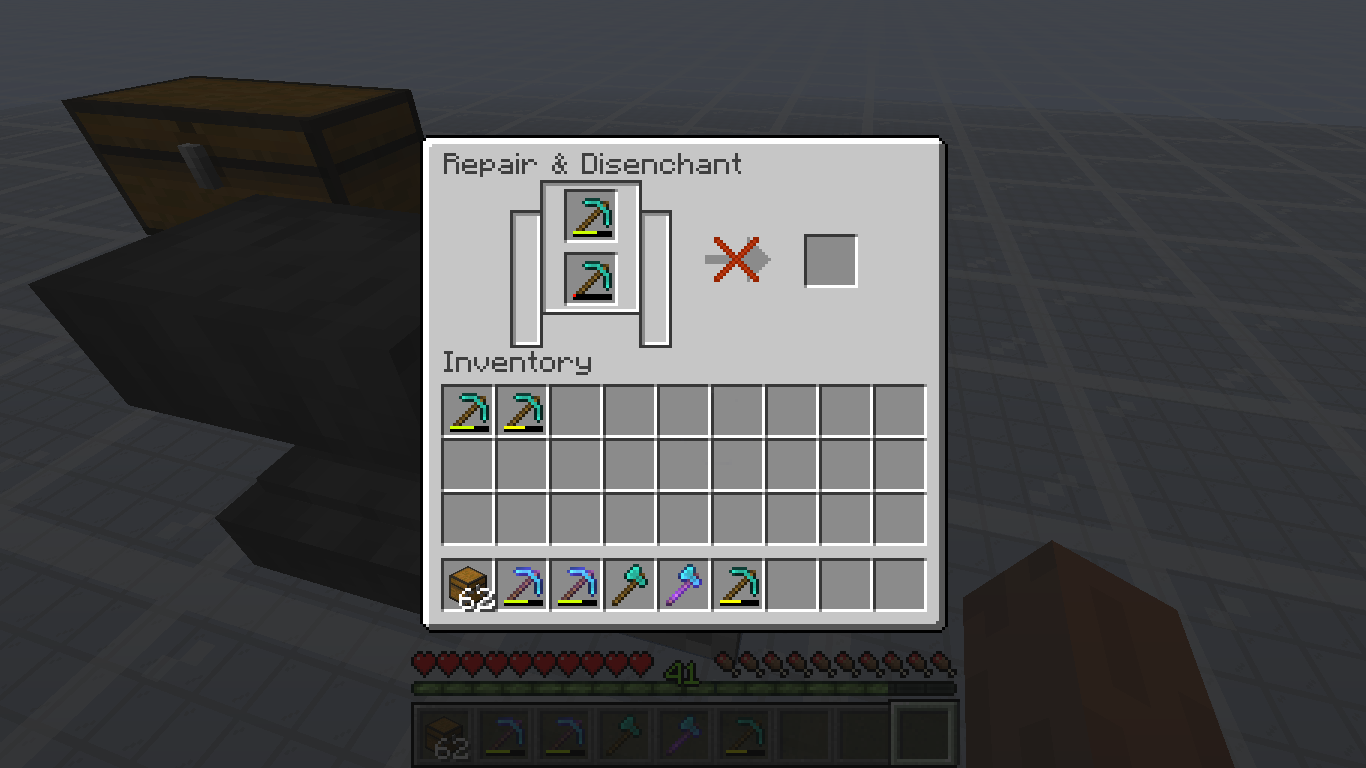The width and height of the screenshot is (1366, 768).
Task: Select the stack of 62 chests in the hotbar
Action: click(x=467, y=585)
